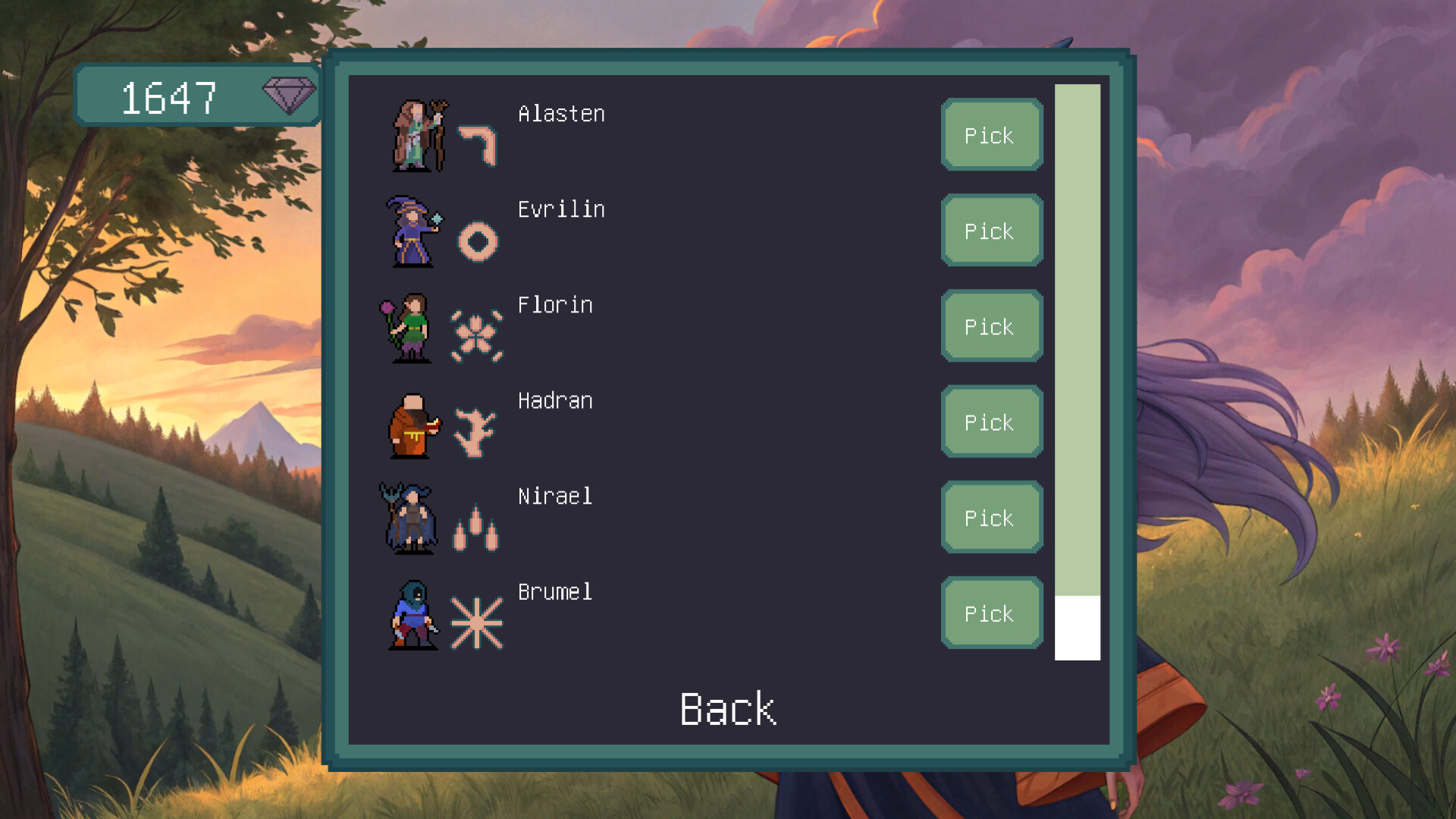Pick Florin as your hero

tap(991, 326)
